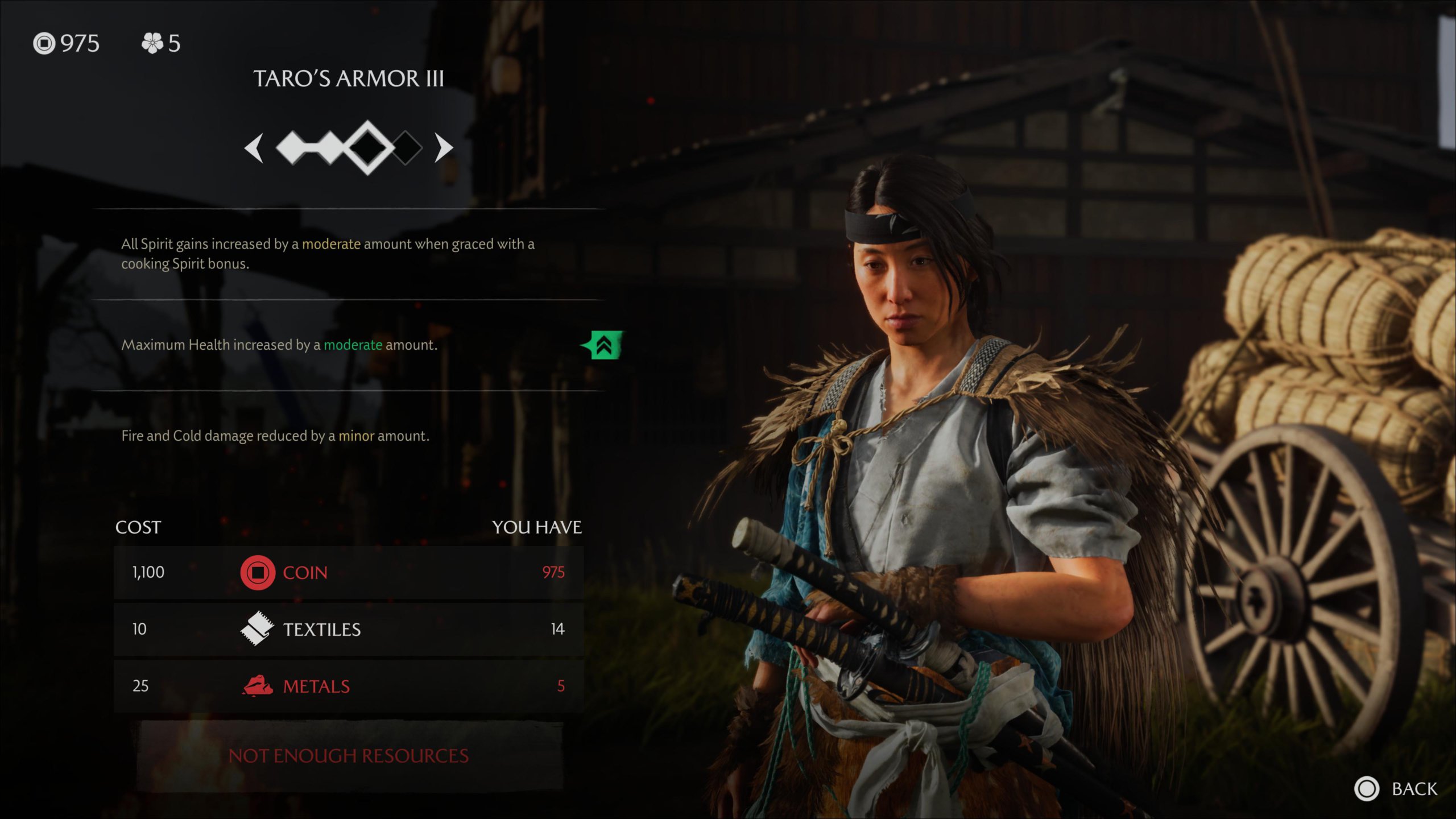Viewport: 1456px width, 819px height.
Task: Select the Metals cost row
Action: 349,686
